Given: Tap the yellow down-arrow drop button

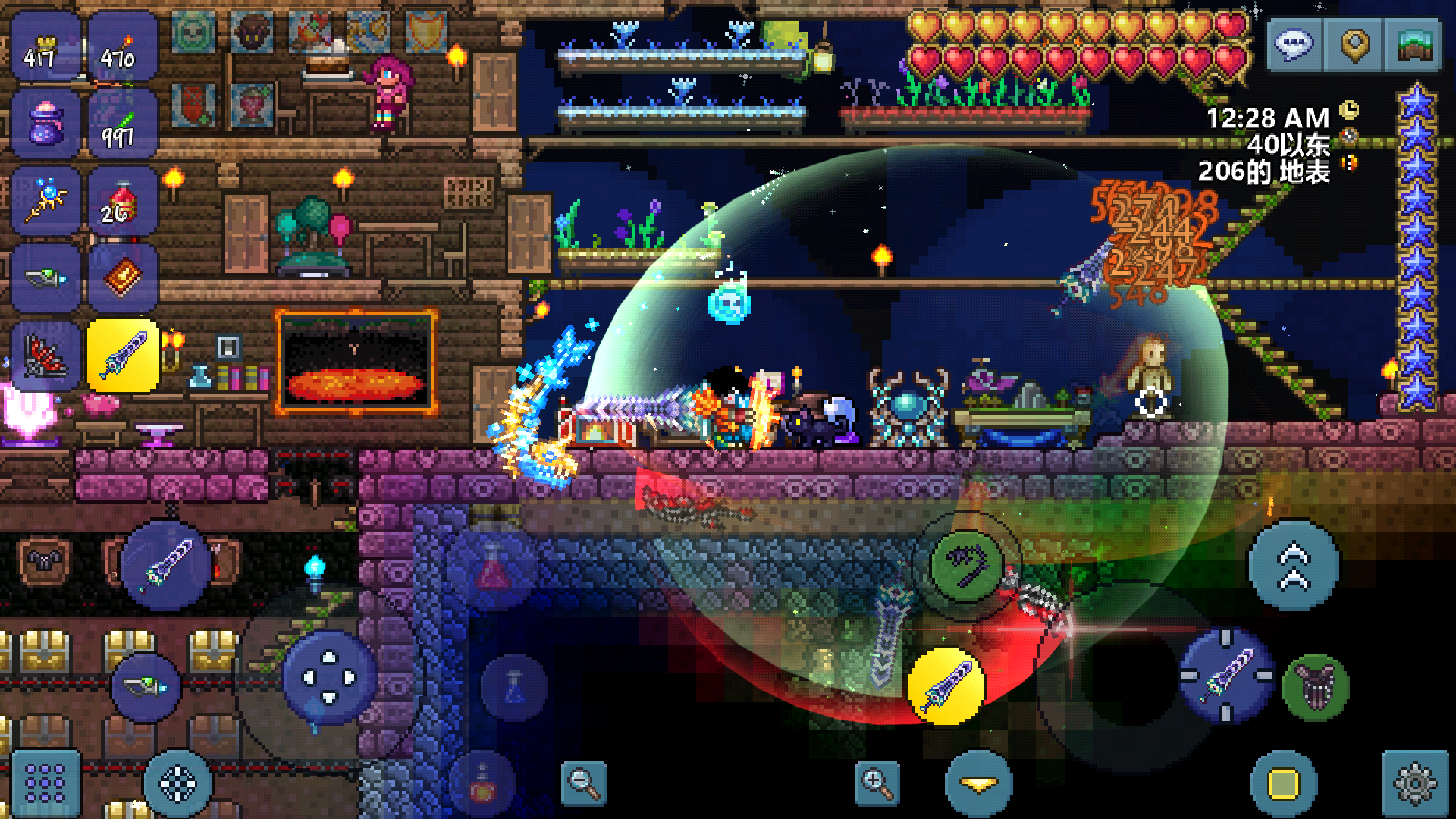Looking at the screenshot, I should (978, 784).
